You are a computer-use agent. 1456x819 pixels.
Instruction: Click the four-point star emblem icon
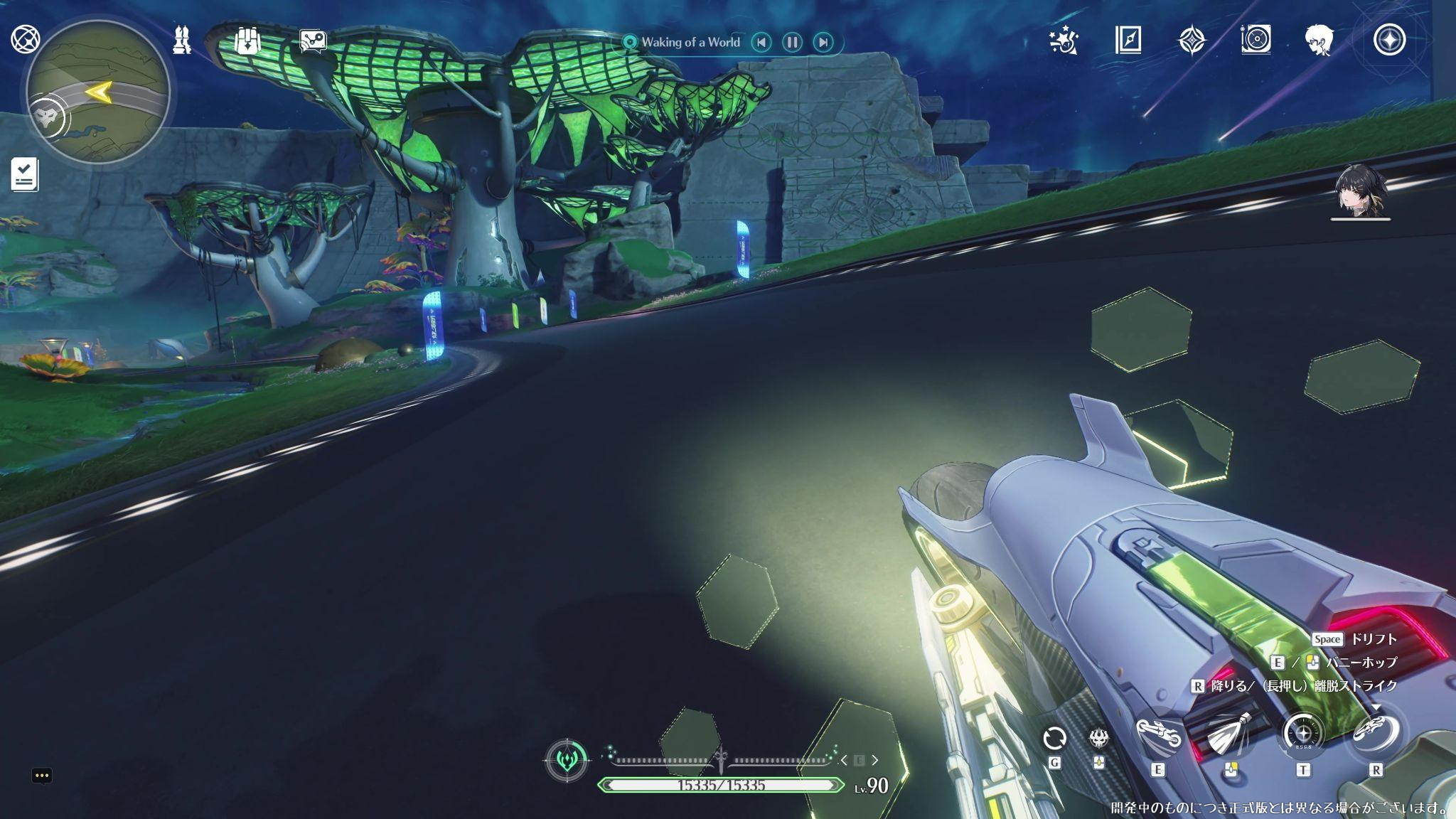(1192, 41)
